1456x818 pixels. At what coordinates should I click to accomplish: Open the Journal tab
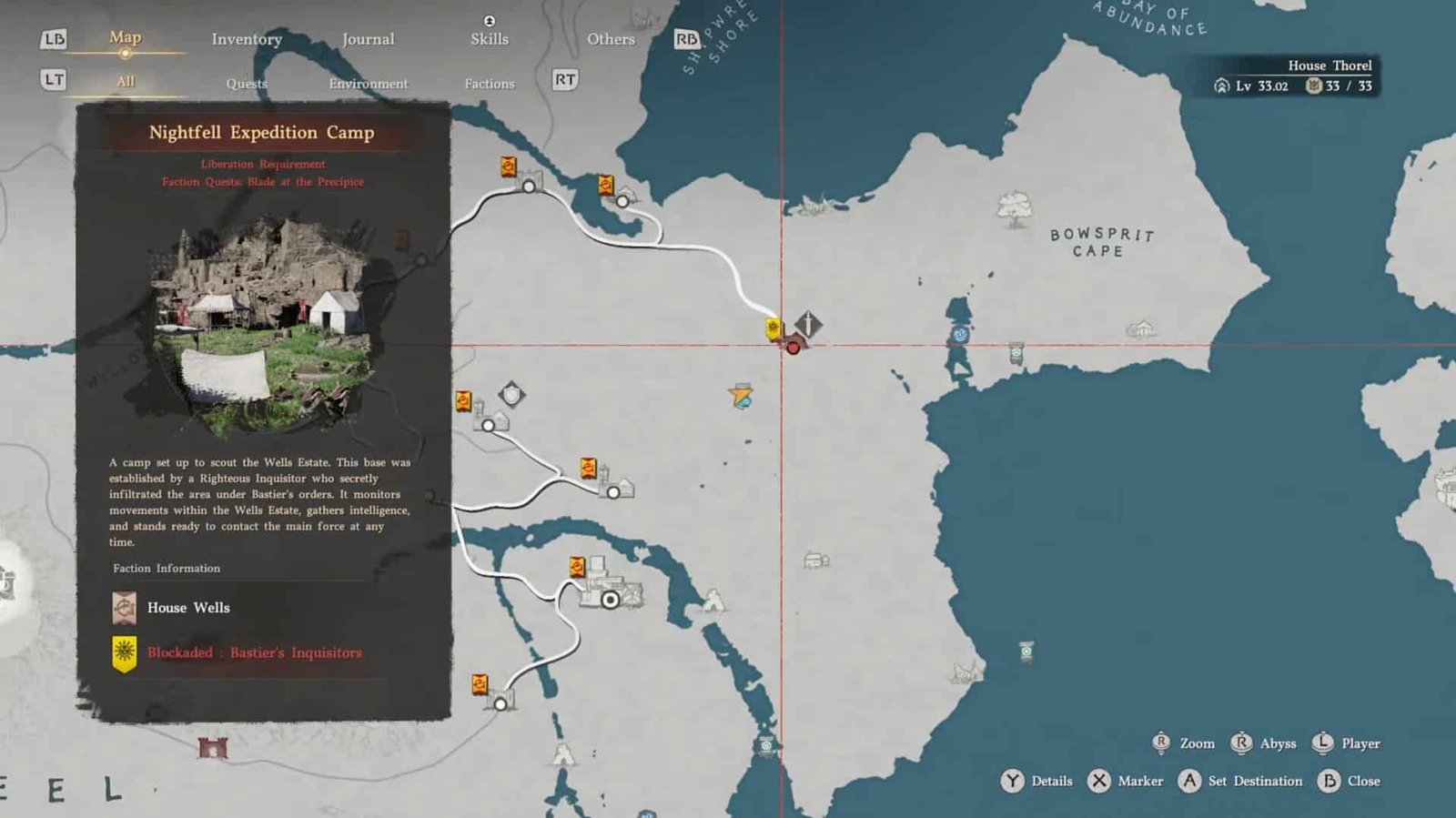tap(368, 39)
